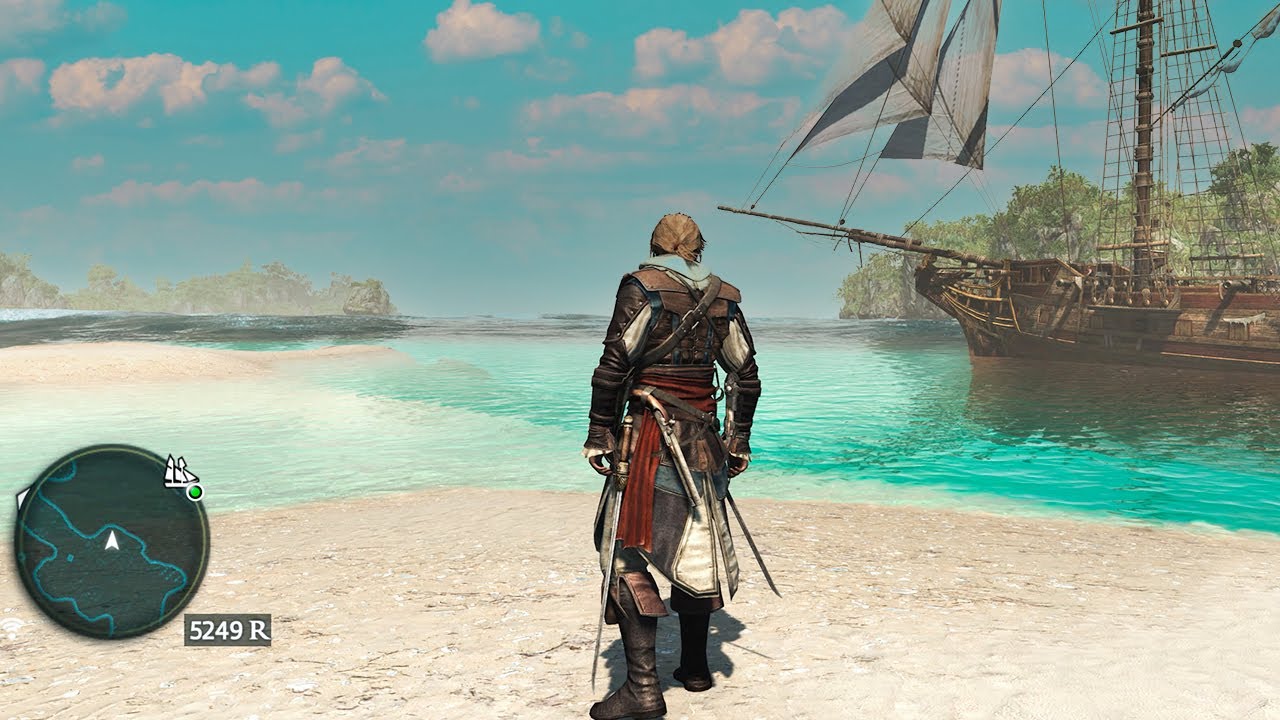Click the player arrow in the minimap center
This screenshot has height=720, width=1280.
point(112,541)
